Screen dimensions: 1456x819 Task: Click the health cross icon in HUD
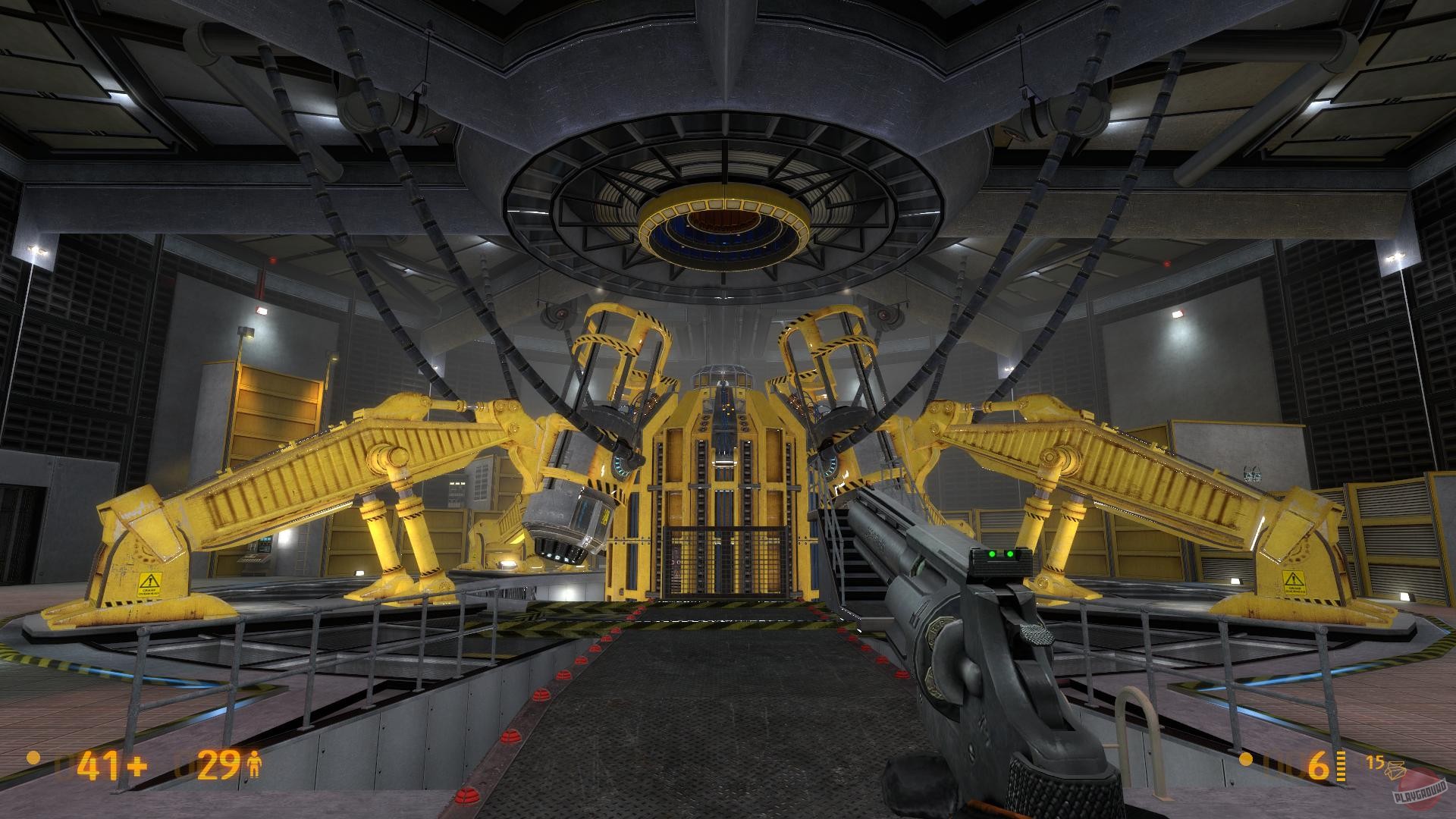(138, 764)
